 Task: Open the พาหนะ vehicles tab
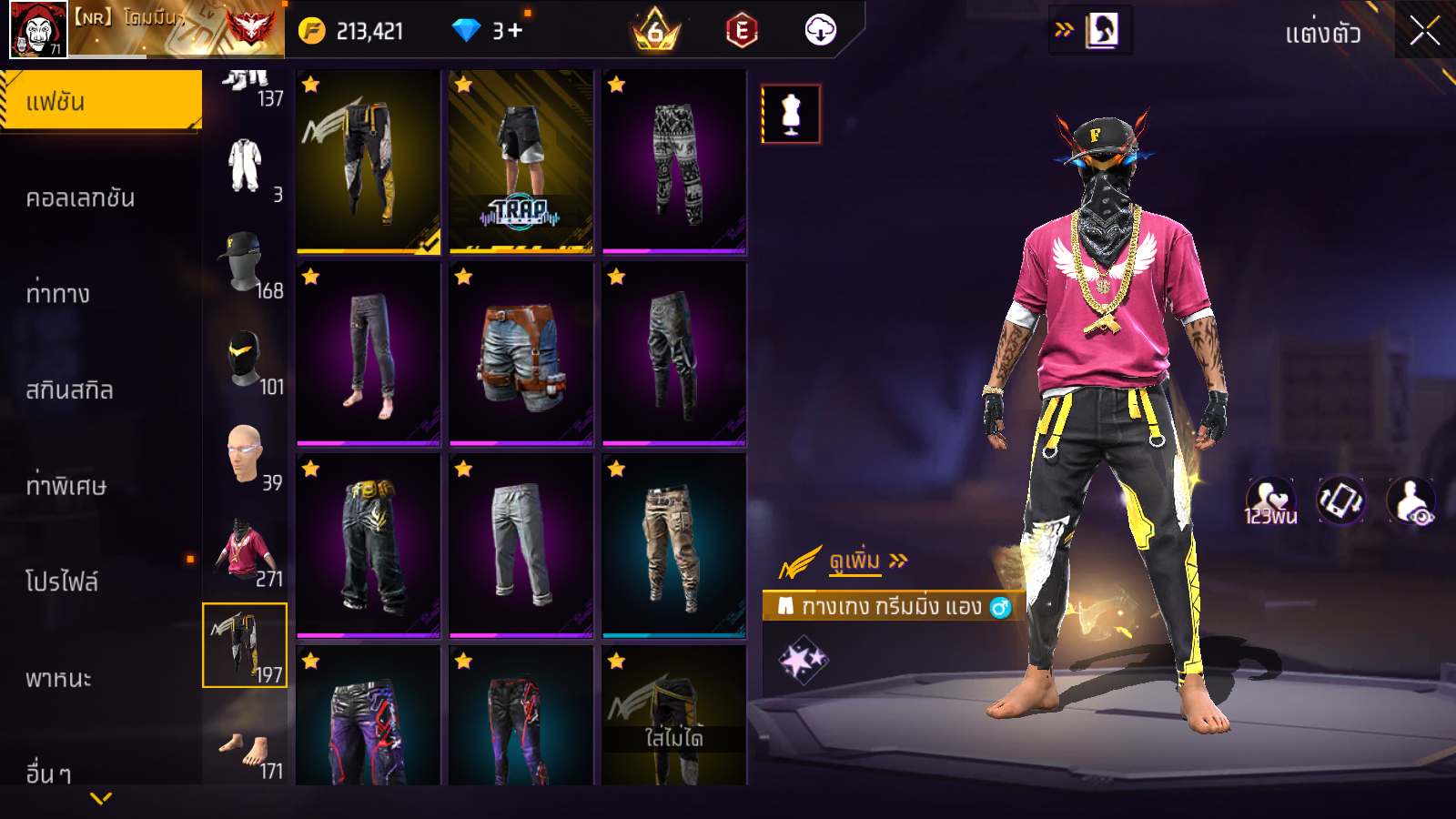pos(59,679)
